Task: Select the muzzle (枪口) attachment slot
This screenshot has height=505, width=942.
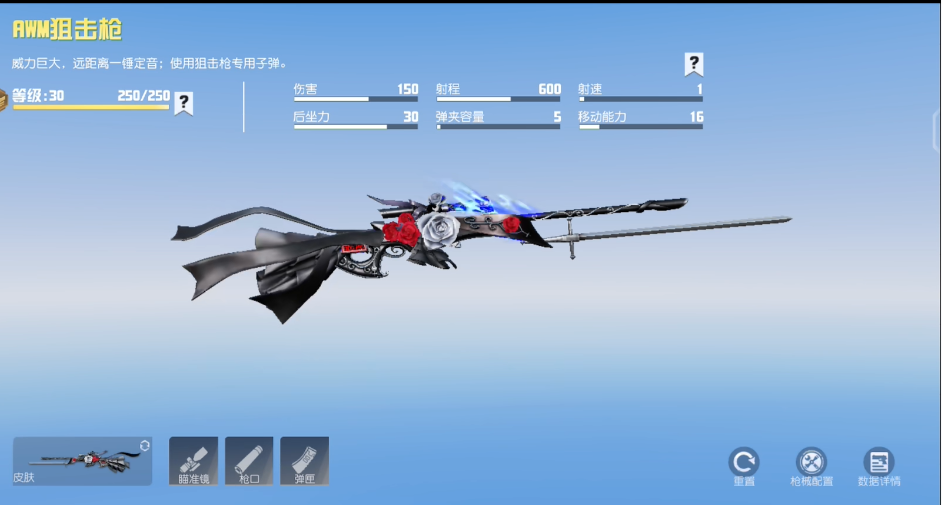Action: (x=249, y=461)
